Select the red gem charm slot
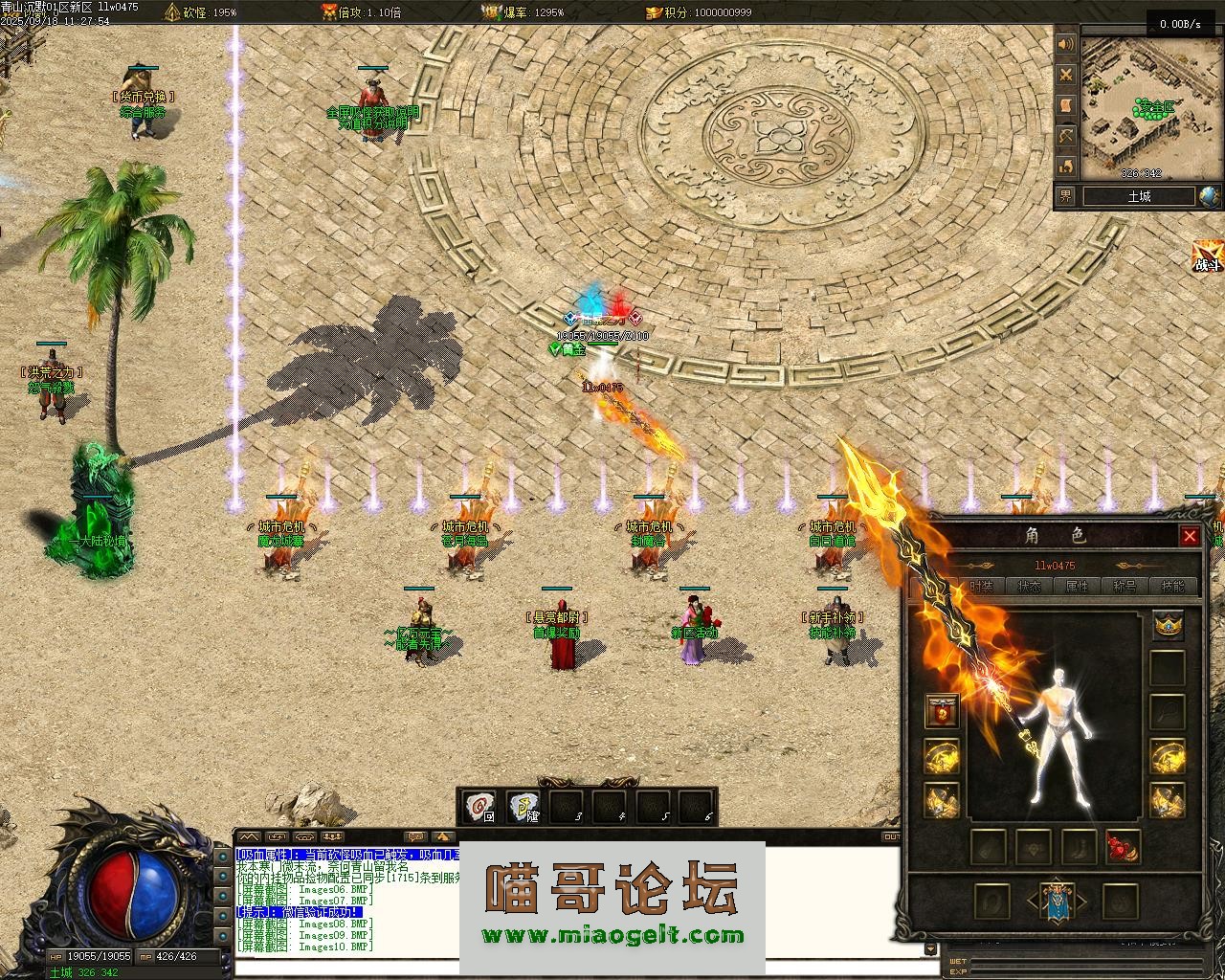Screen dimensions: 1225x980 click(1123, 847)
